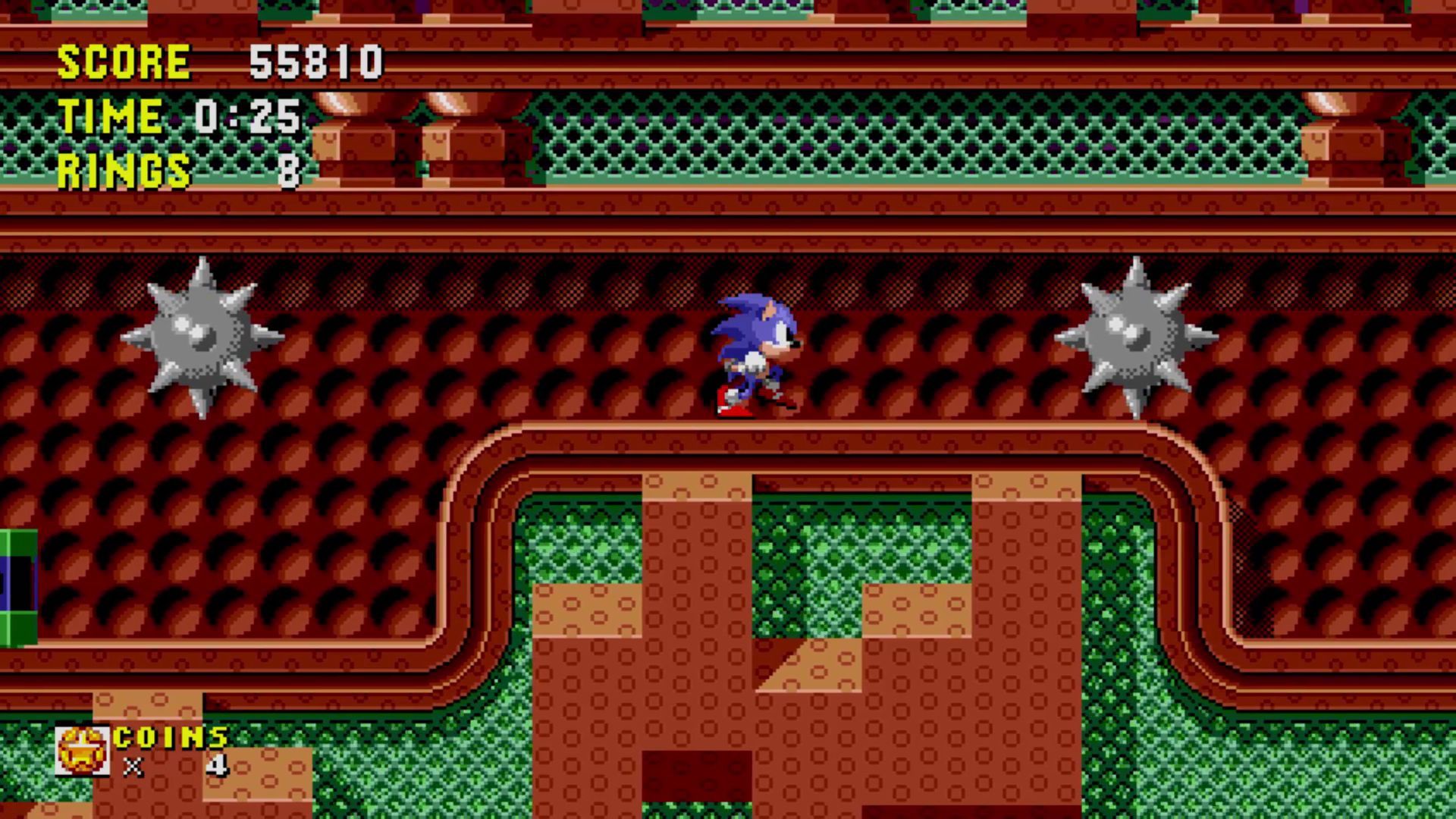Image resolution: width=1456 pixels, height=819 pixels.
Task: Click the green block at the left screen edge
Action: click(17, 588)
